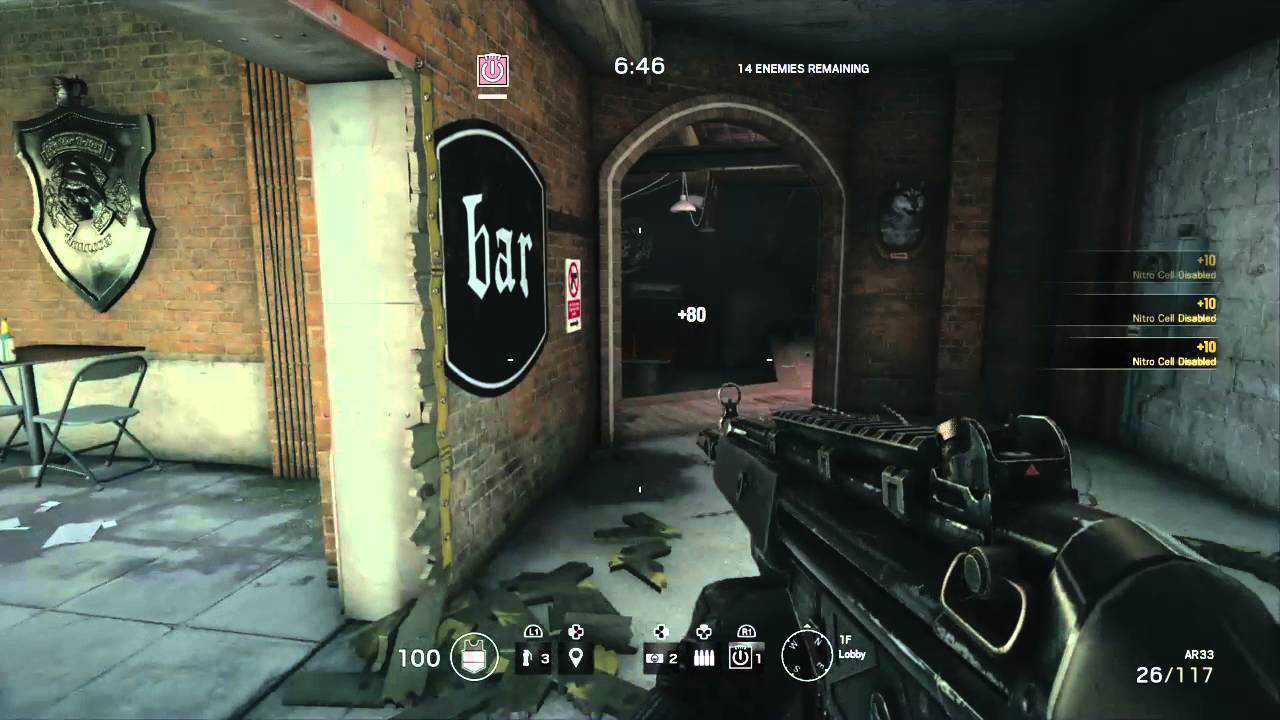Open the 14 Enemies Remaining banner

(x=802, y=68)
